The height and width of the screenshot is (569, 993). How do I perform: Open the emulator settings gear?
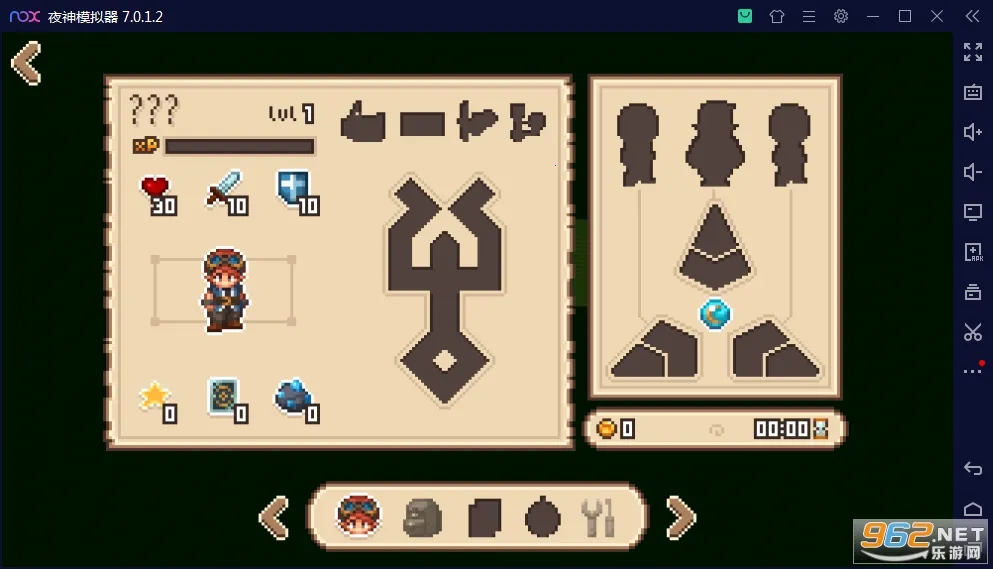tap(841, 16)
